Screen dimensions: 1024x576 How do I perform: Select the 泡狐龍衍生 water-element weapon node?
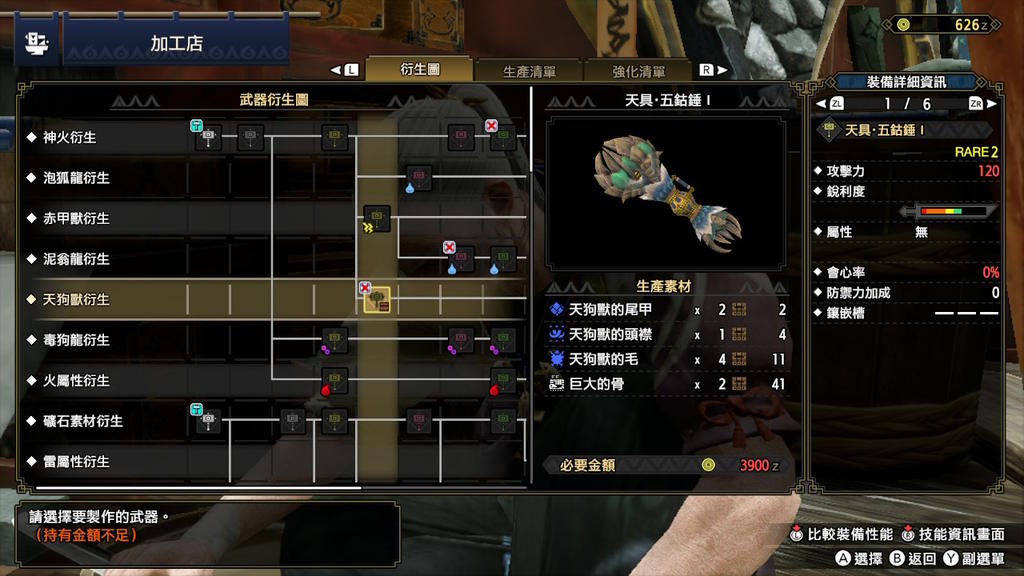419,177
